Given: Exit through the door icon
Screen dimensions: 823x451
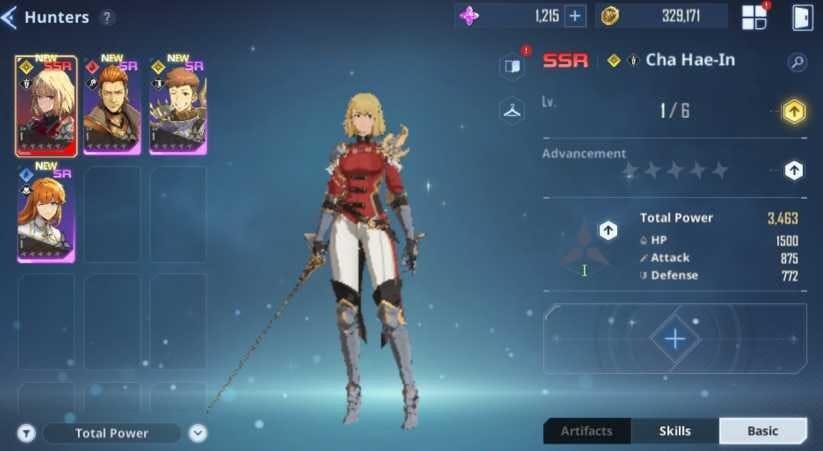Looking at the screenshot, I should pos(802,17).
